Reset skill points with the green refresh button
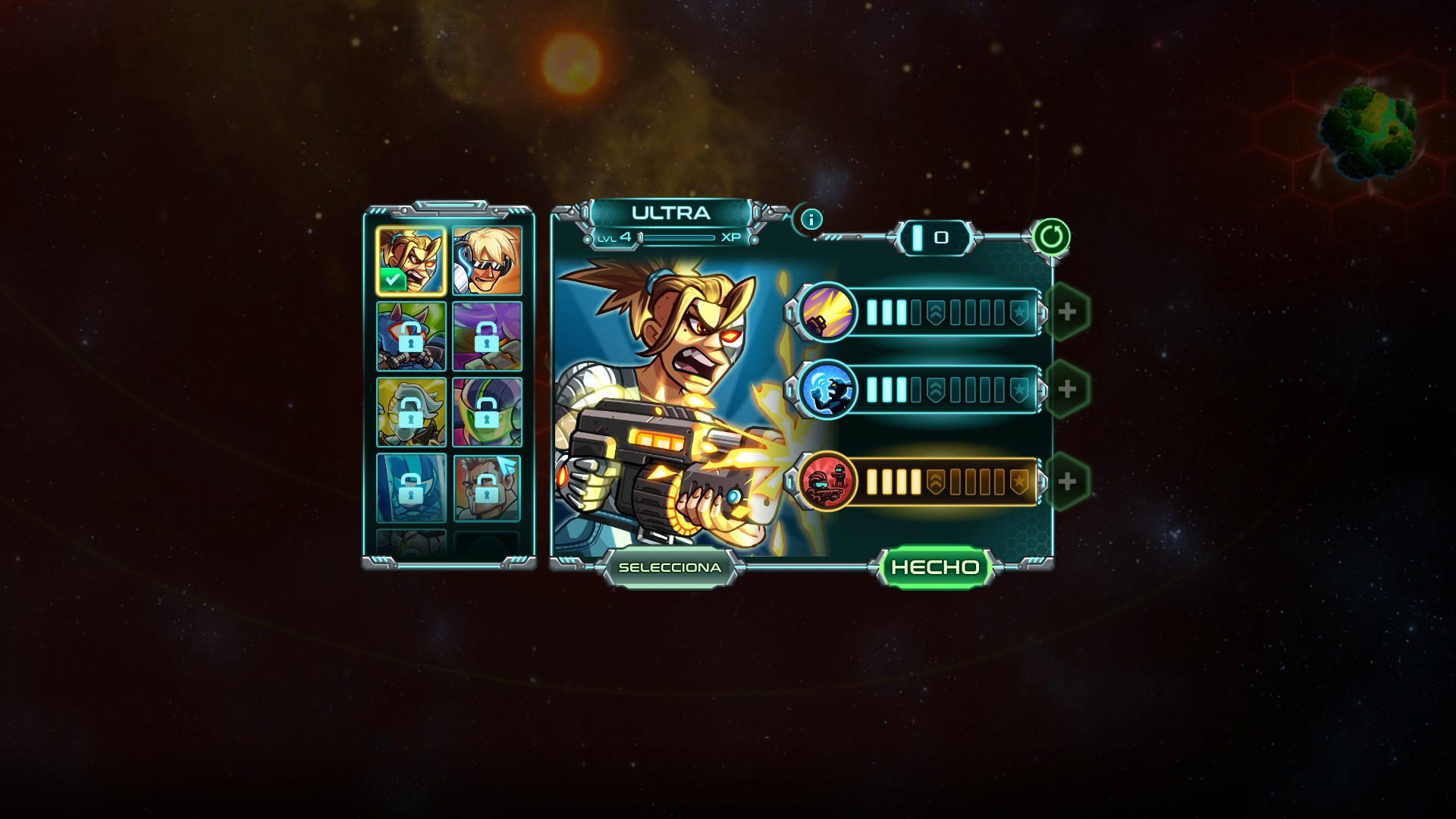The height and width of the screenshot is (819, 1456). 1051,237
